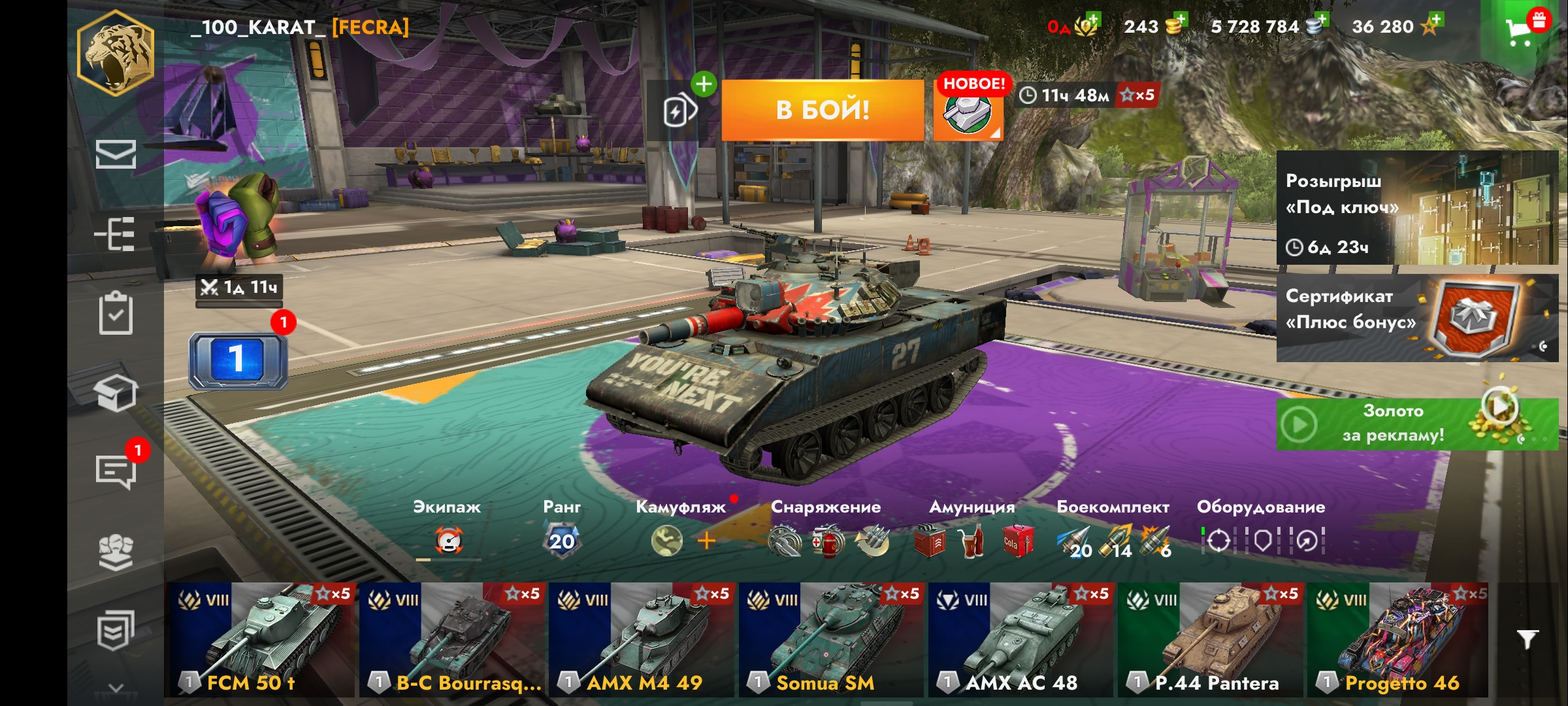This screenshot has width=1568, height=706.
Task: Open the mail envelope inbox
Action: point(116,154)
